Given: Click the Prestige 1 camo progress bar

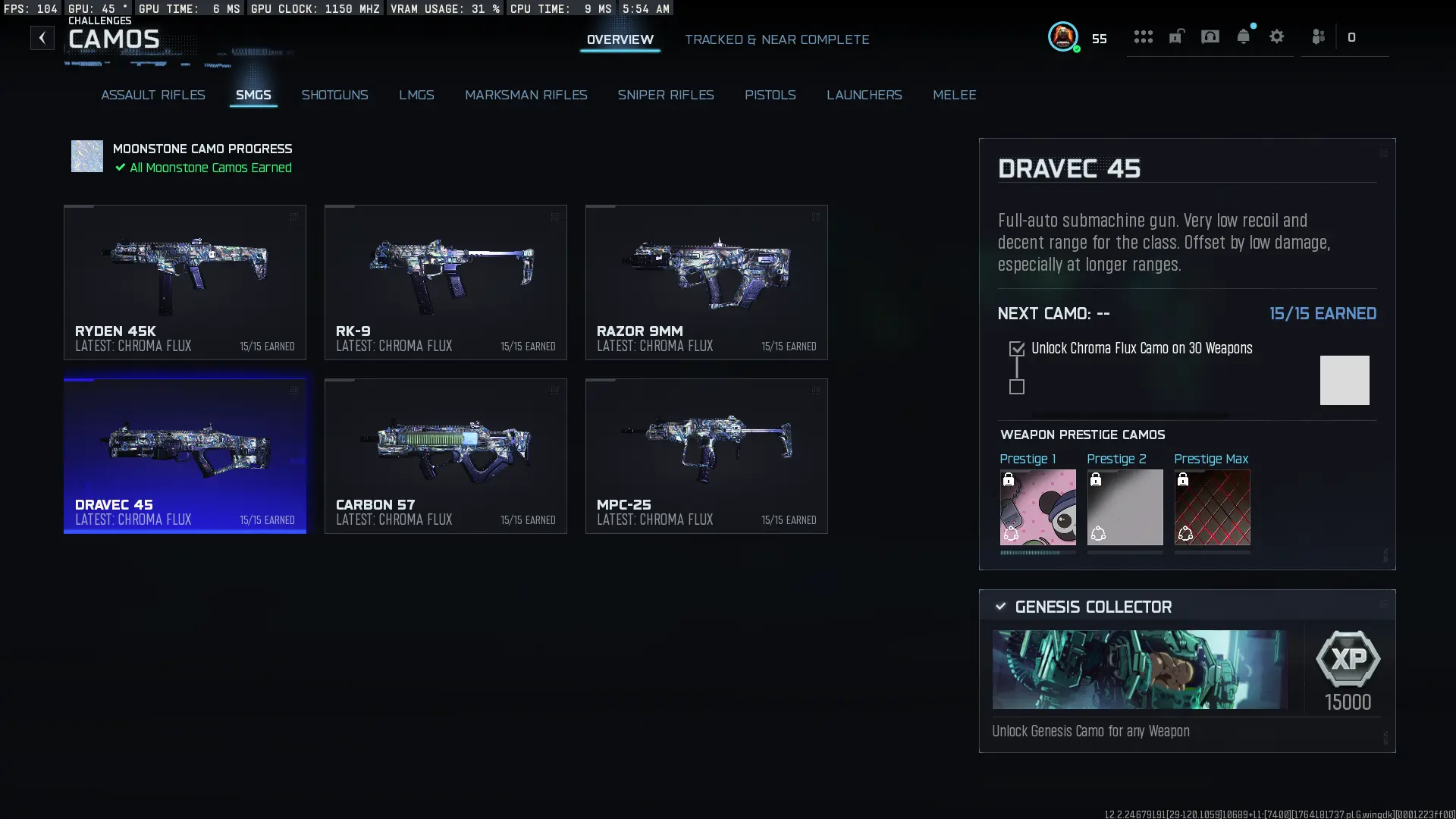Looking at the screenshot, I should pyautogui.click(x=1037, y=554).
